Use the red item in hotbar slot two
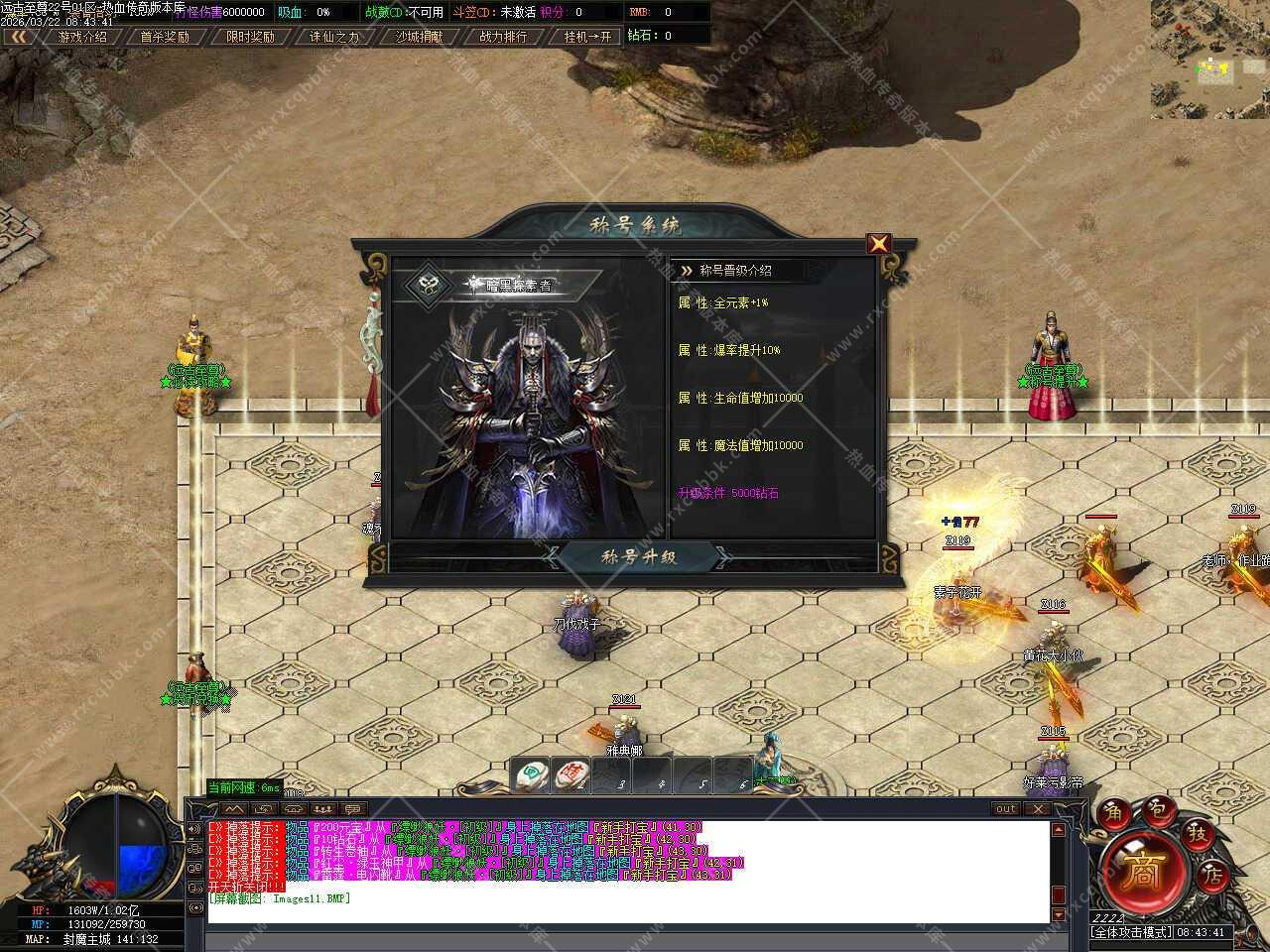 tap(571, 773)
